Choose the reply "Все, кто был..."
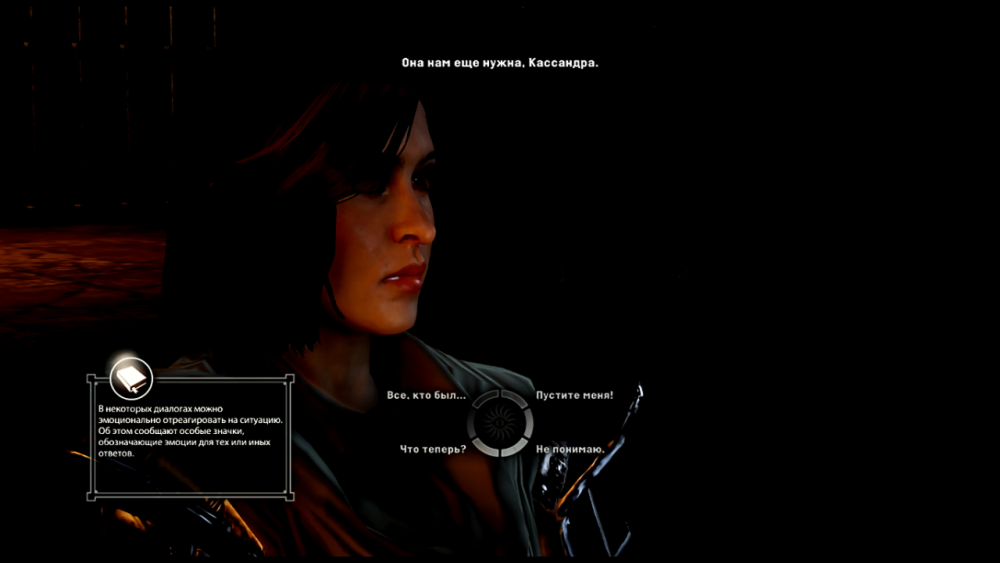The image size is (1000, 563). (426, 396)
